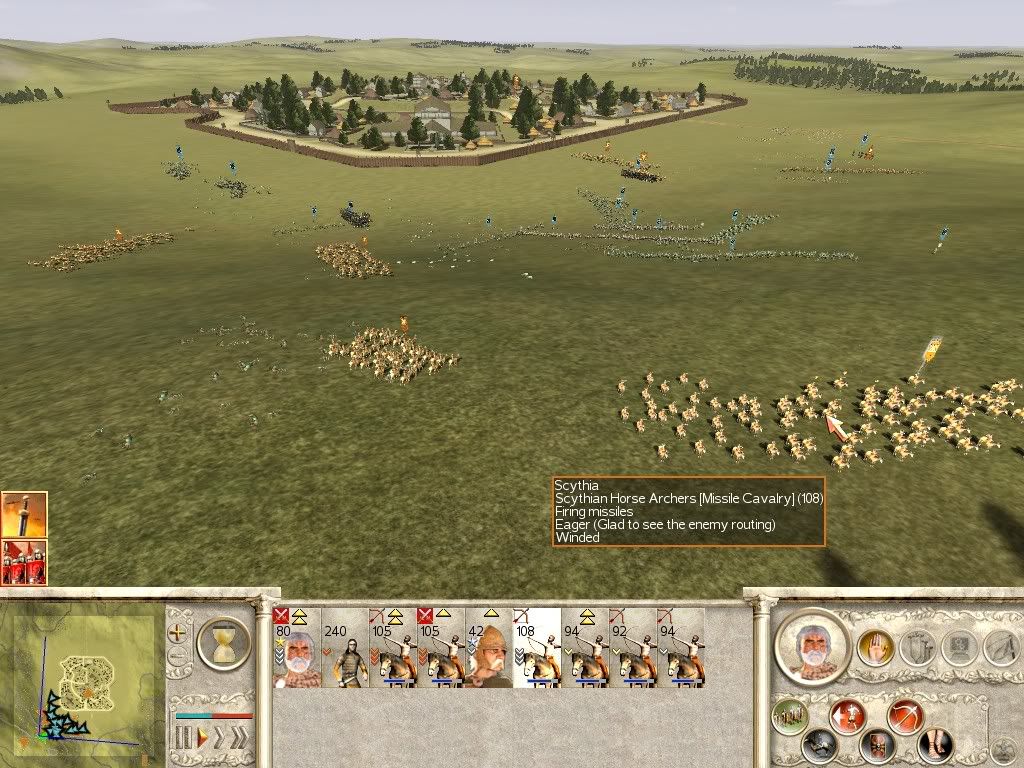Toggle guard mode shield button
Screen dimensions: 1024x768
point(878,745)
